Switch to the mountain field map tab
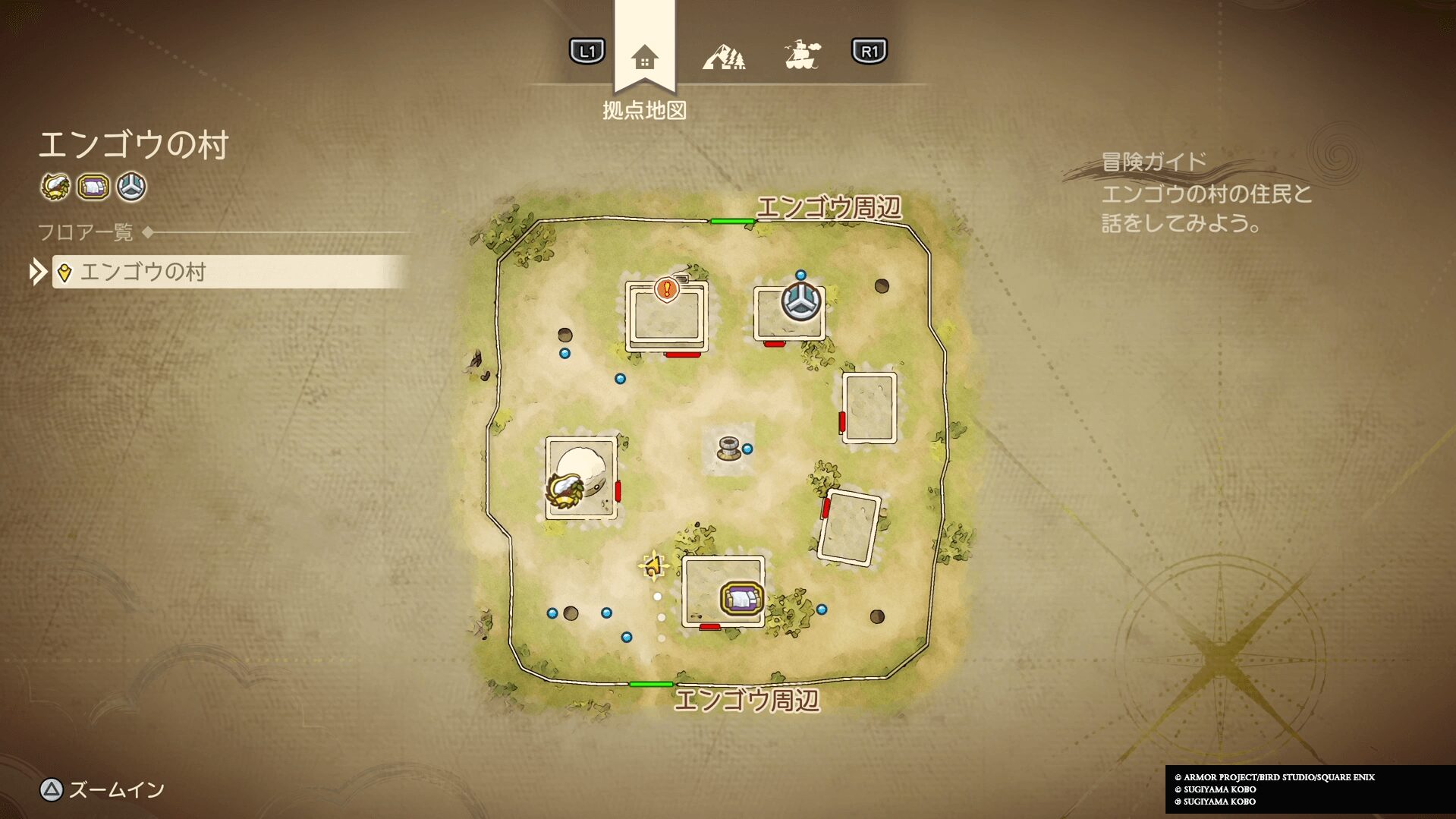The width and height of the screenshot is (1456, 819). (724, 57)
